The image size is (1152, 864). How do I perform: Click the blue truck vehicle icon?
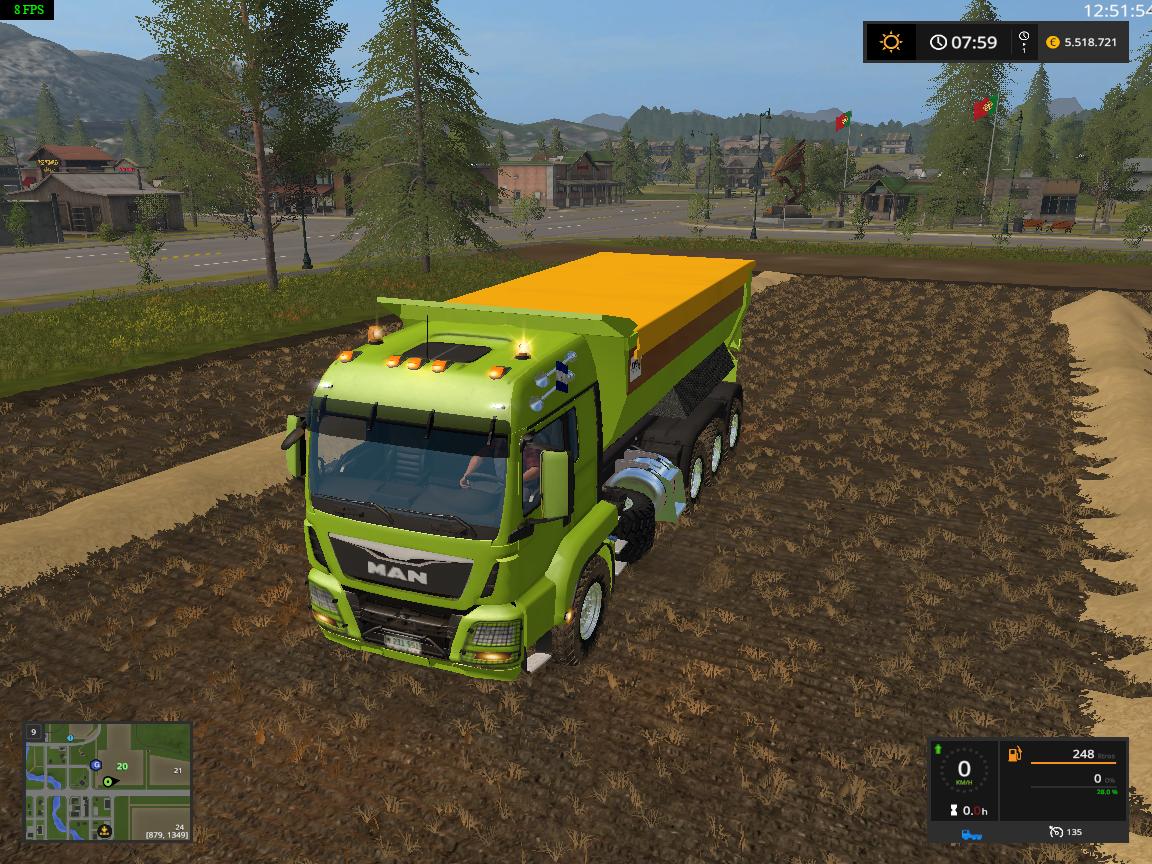971,832
